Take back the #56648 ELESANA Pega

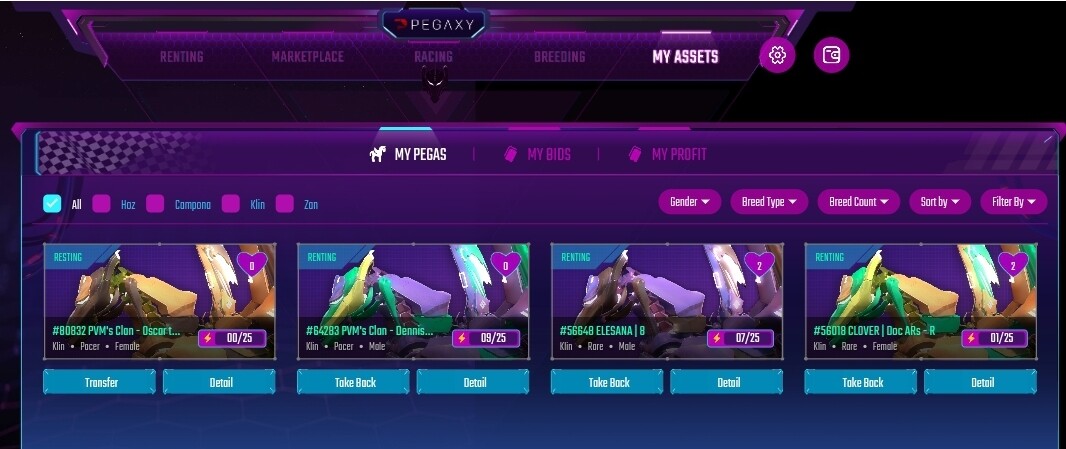(x=608, y=382)
